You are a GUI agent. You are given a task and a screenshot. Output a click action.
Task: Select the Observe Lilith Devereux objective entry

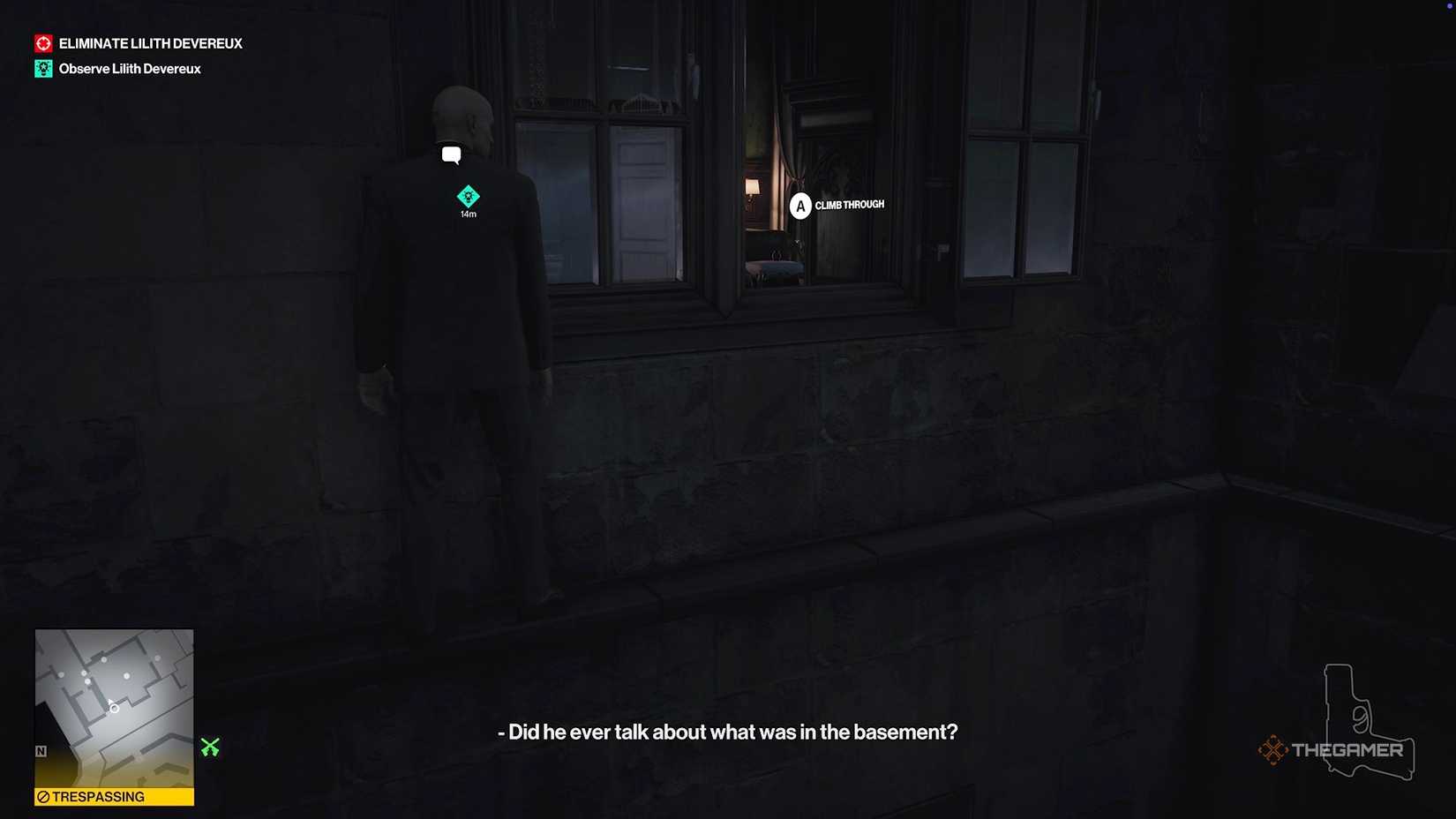tap(129, 68)
